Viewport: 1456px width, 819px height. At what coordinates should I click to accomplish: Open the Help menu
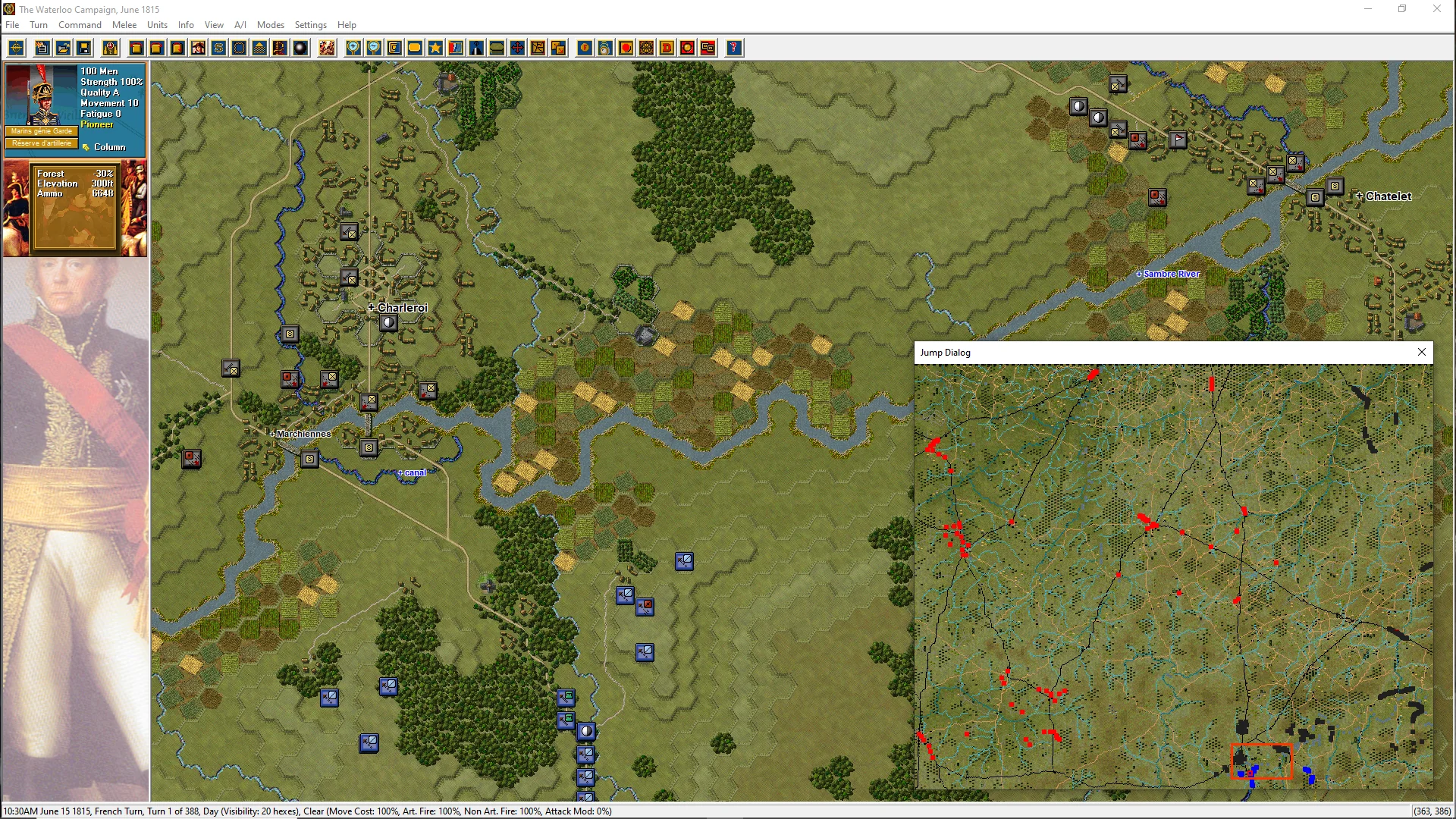(347, 25)
